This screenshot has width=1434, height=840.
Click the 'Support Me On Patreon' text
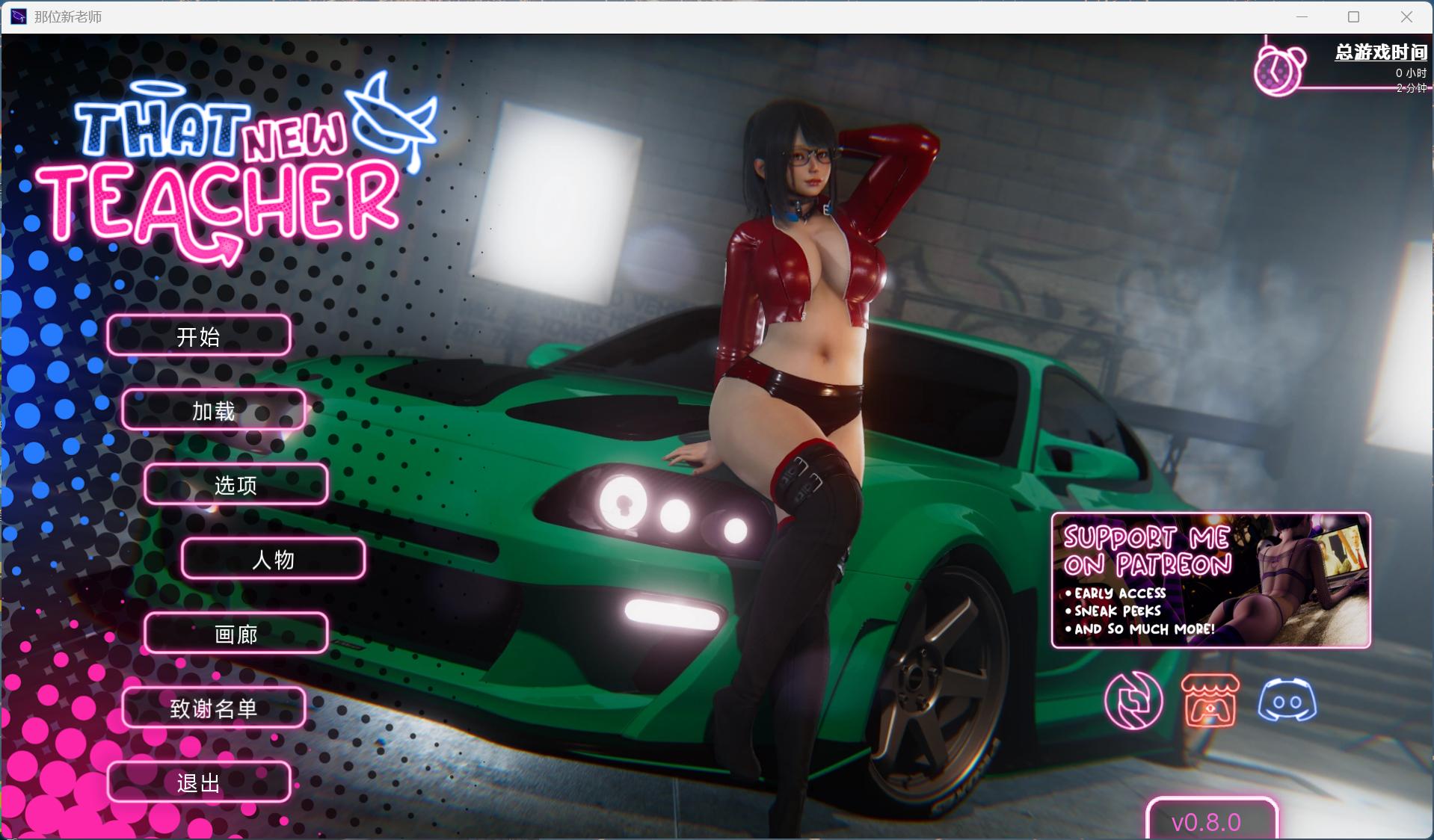(1148, 548)
